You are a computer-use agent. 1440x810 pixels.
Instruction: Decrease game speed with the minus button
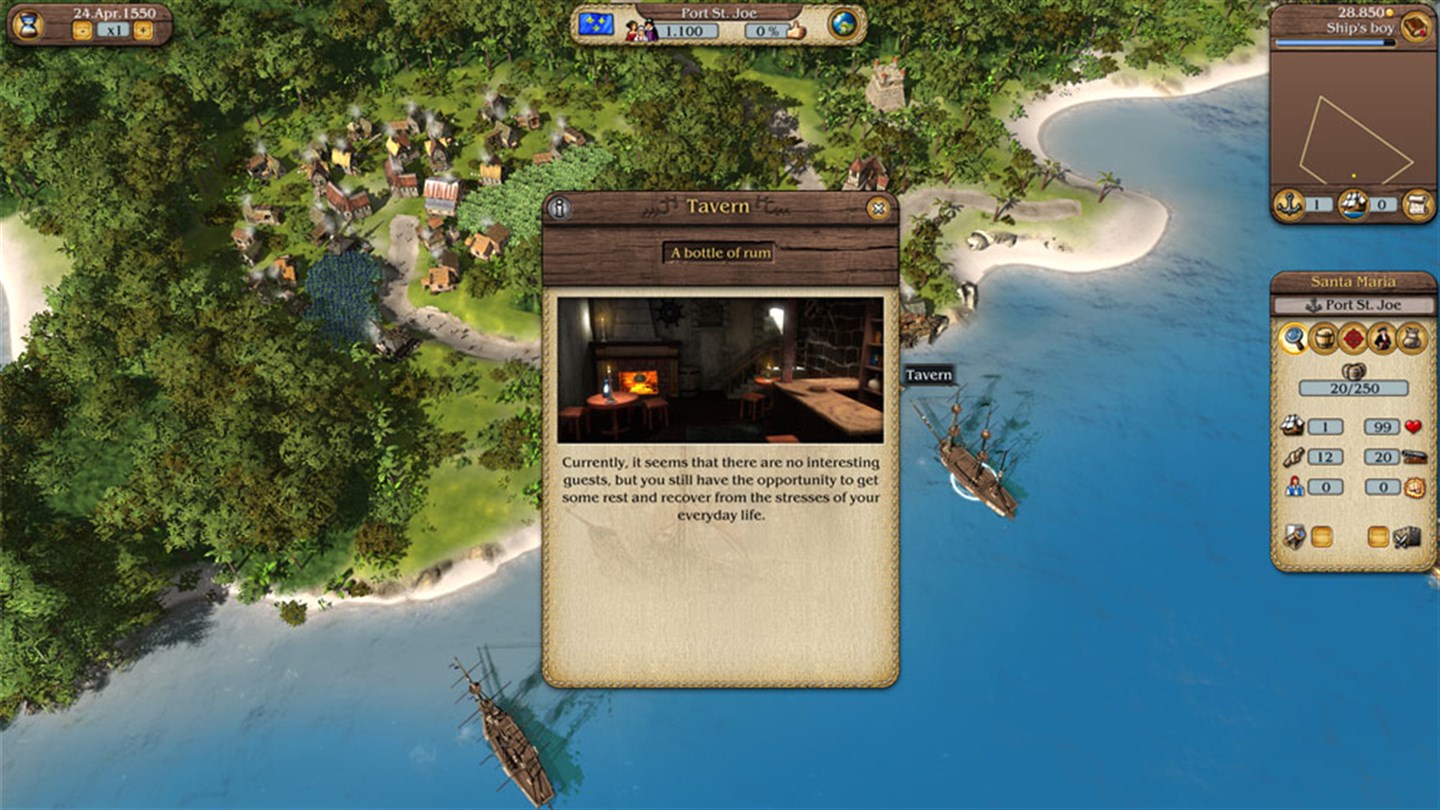[82, 31]
